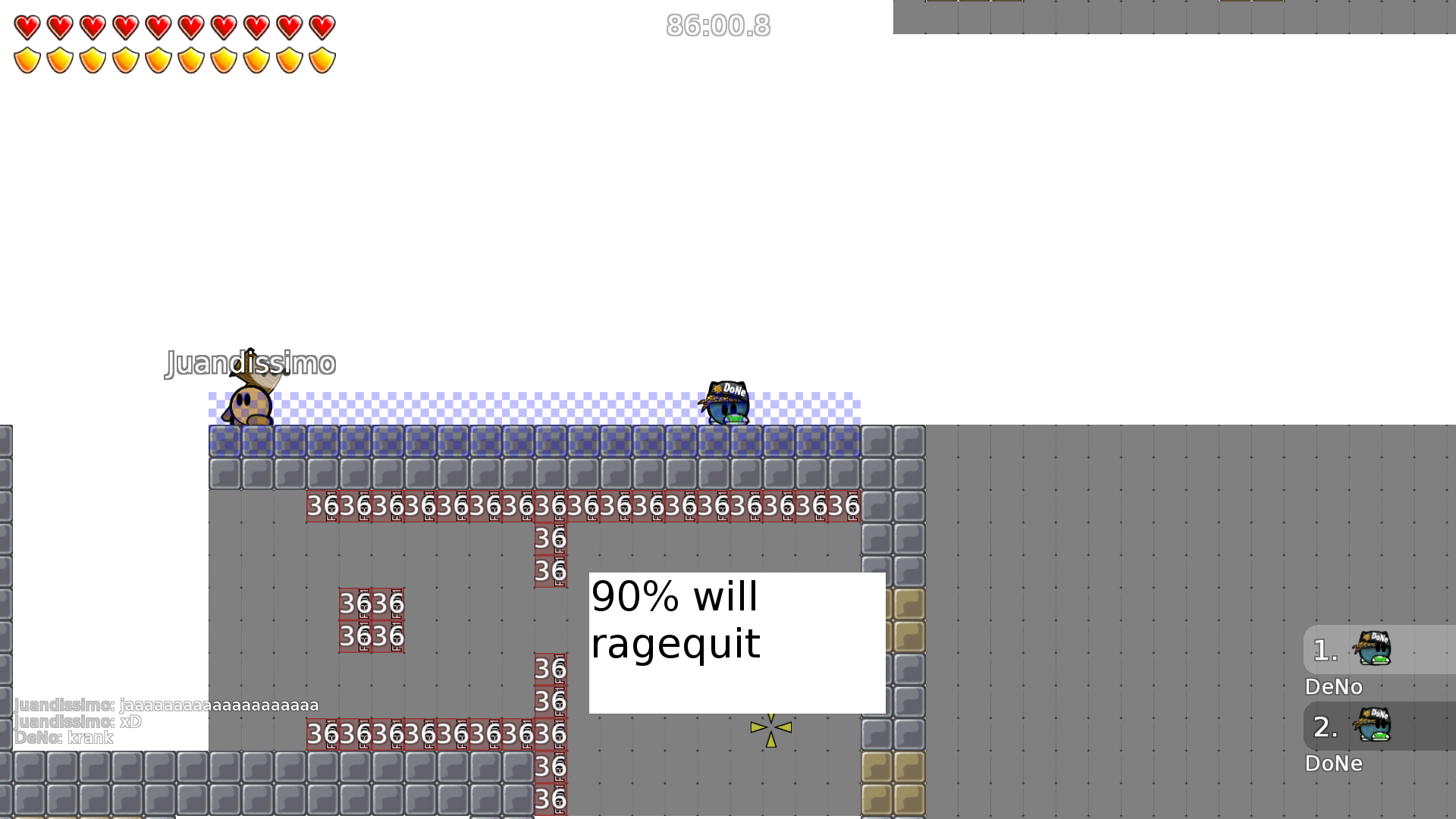This screenshot has width=1456, height=819.
Task: Select the first golden shield armor icon
Action: point(26,58)
